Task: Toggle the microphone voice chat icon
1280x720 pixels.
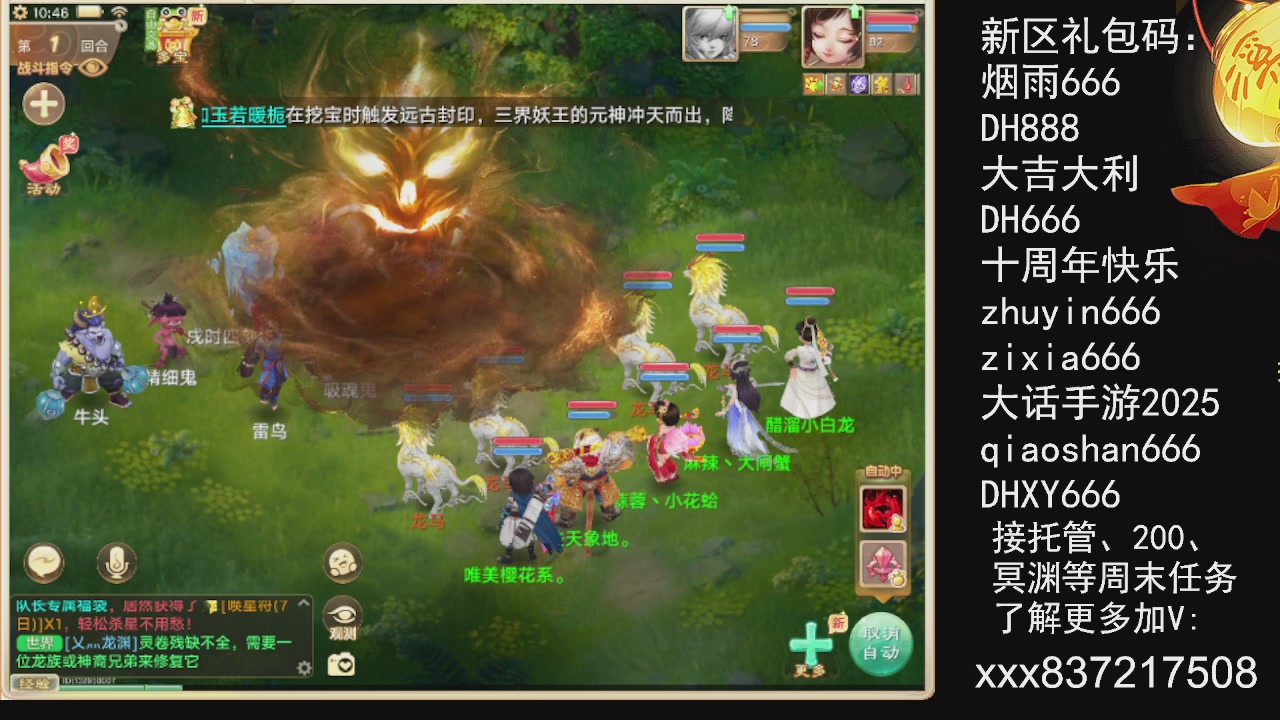Action: [115, 562]
